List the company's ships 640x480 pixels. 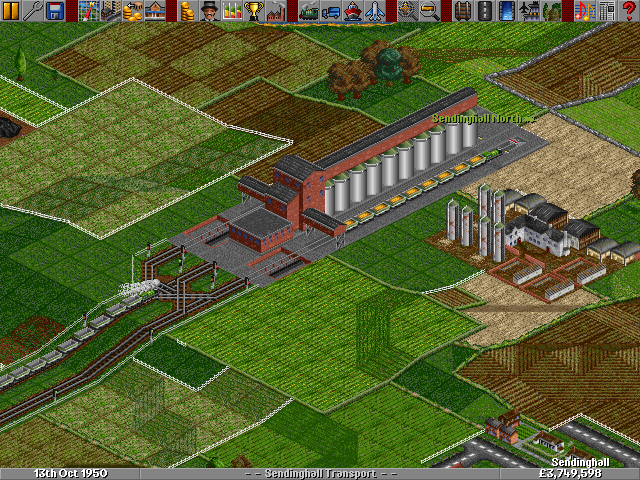[x=352, y=11]
